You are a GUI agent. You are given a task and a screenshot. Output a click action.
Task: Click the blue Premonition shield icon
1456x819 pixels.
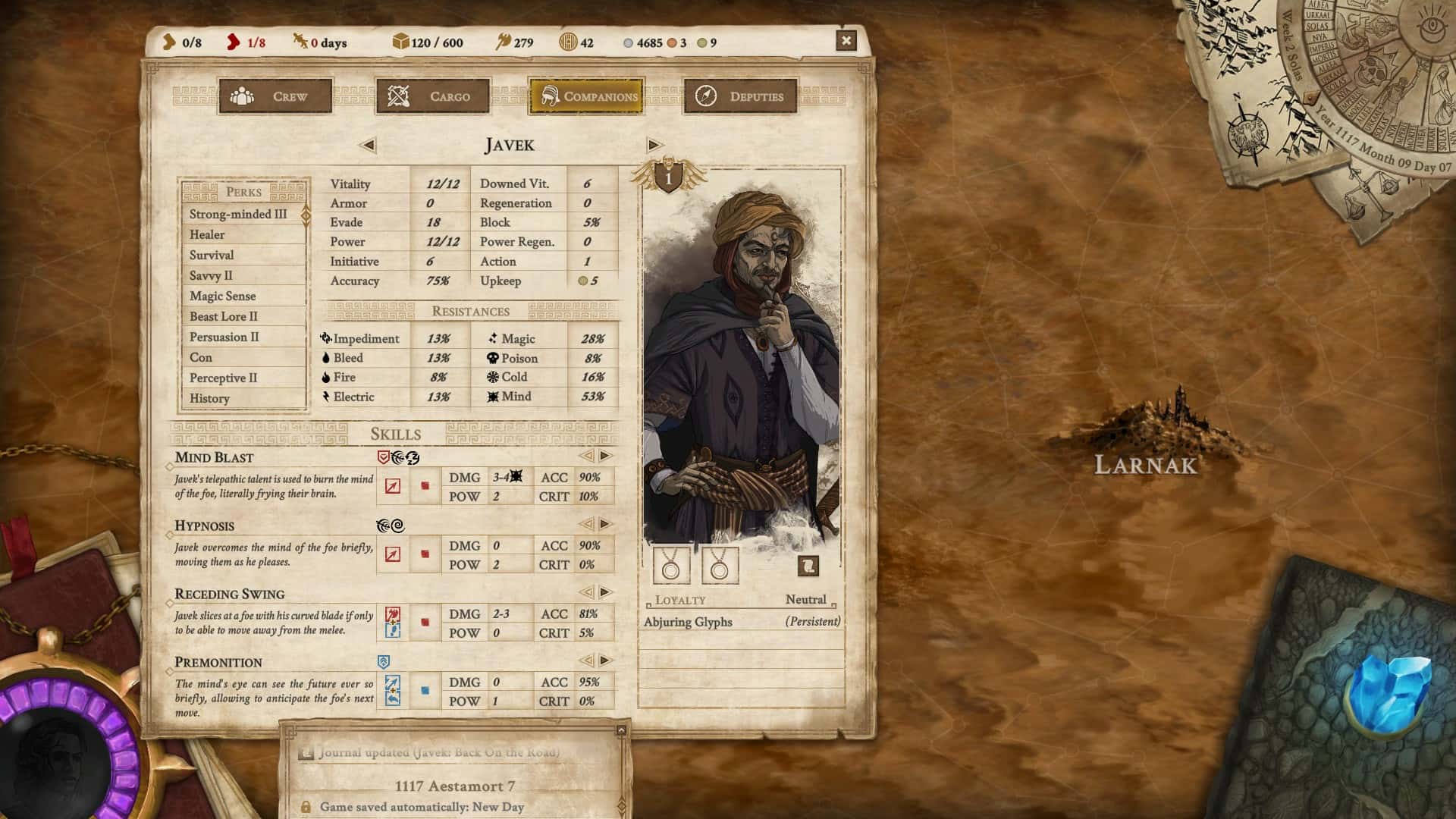[x=384, y=661]
